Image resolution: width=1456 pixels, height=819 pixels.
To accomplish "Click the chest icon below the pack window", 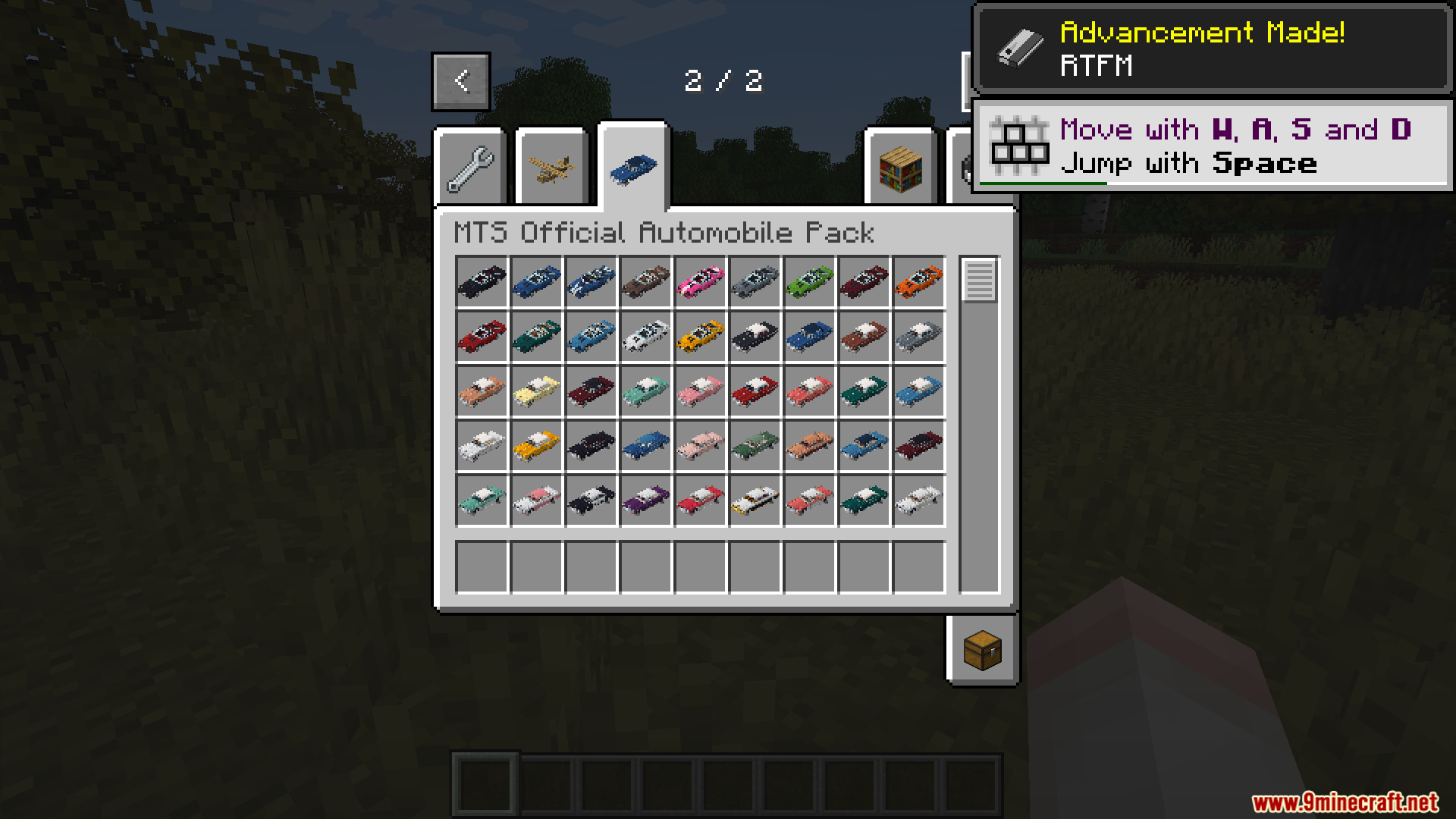I will (x=982, y=650).
